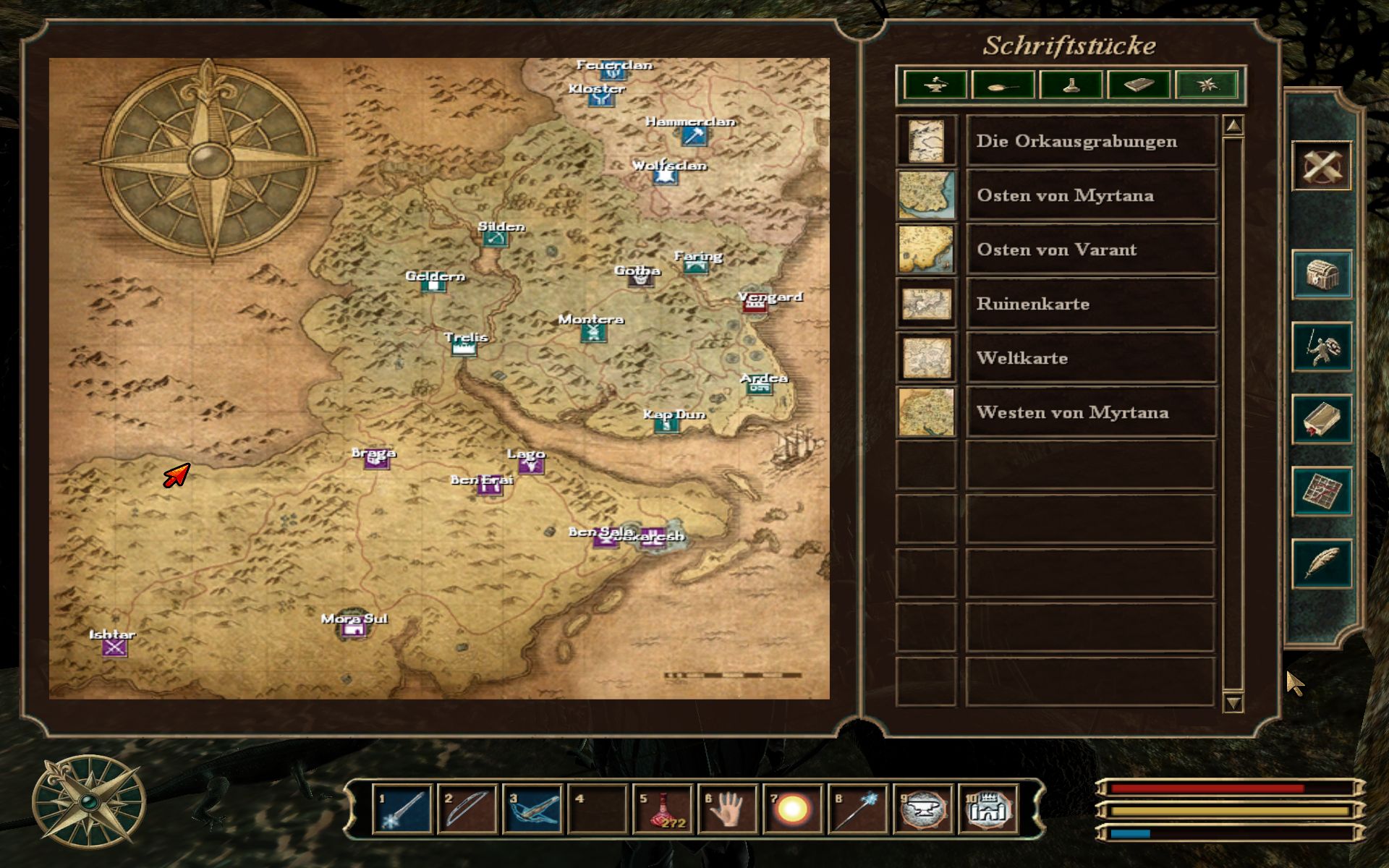The height and width of the screenshot is (868, 1389).
Task: Switch to the anvil category tab
Action: pos(935,85)
